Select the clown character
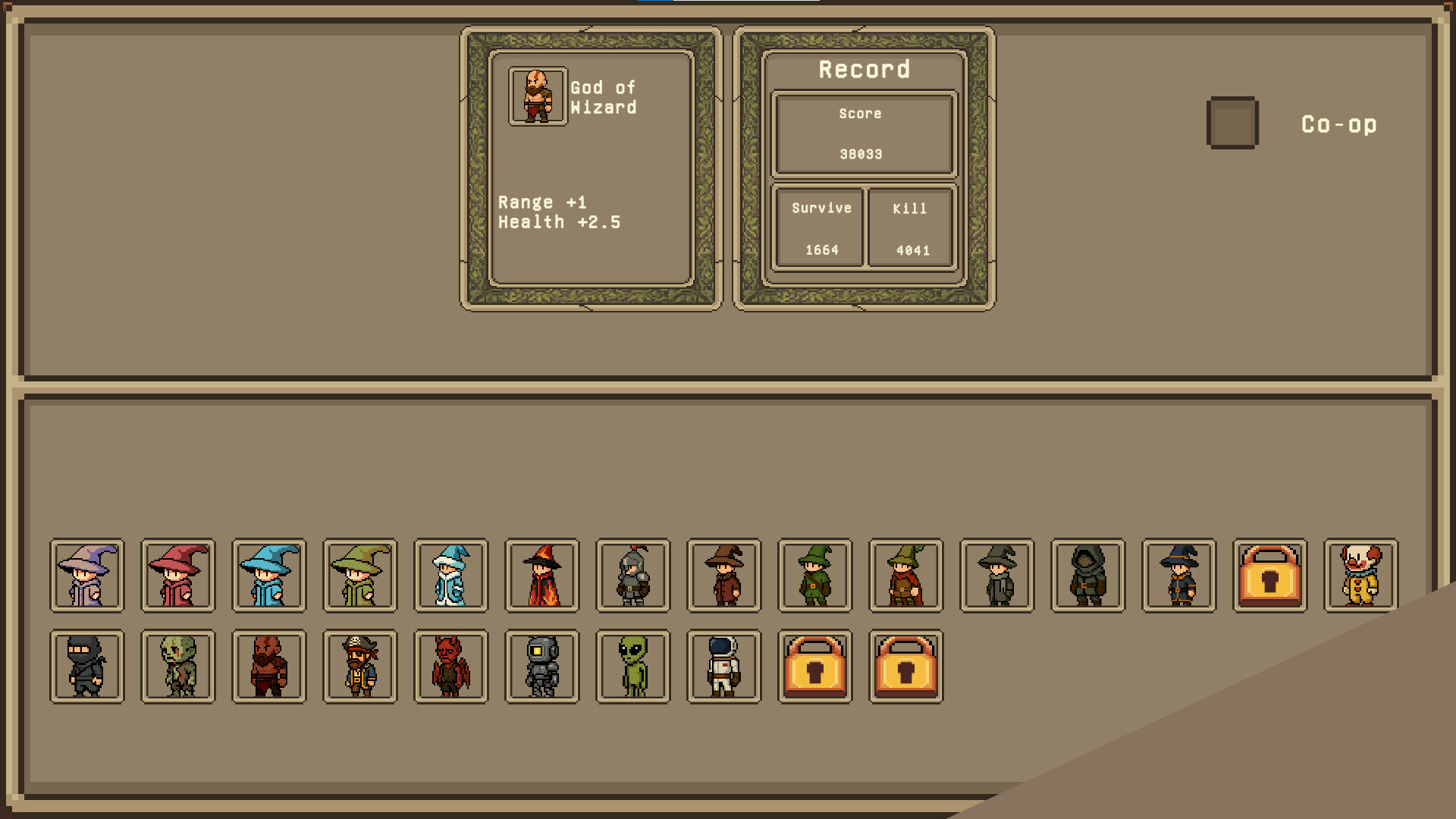The image size is (1456, 819). coord(1360,575)
